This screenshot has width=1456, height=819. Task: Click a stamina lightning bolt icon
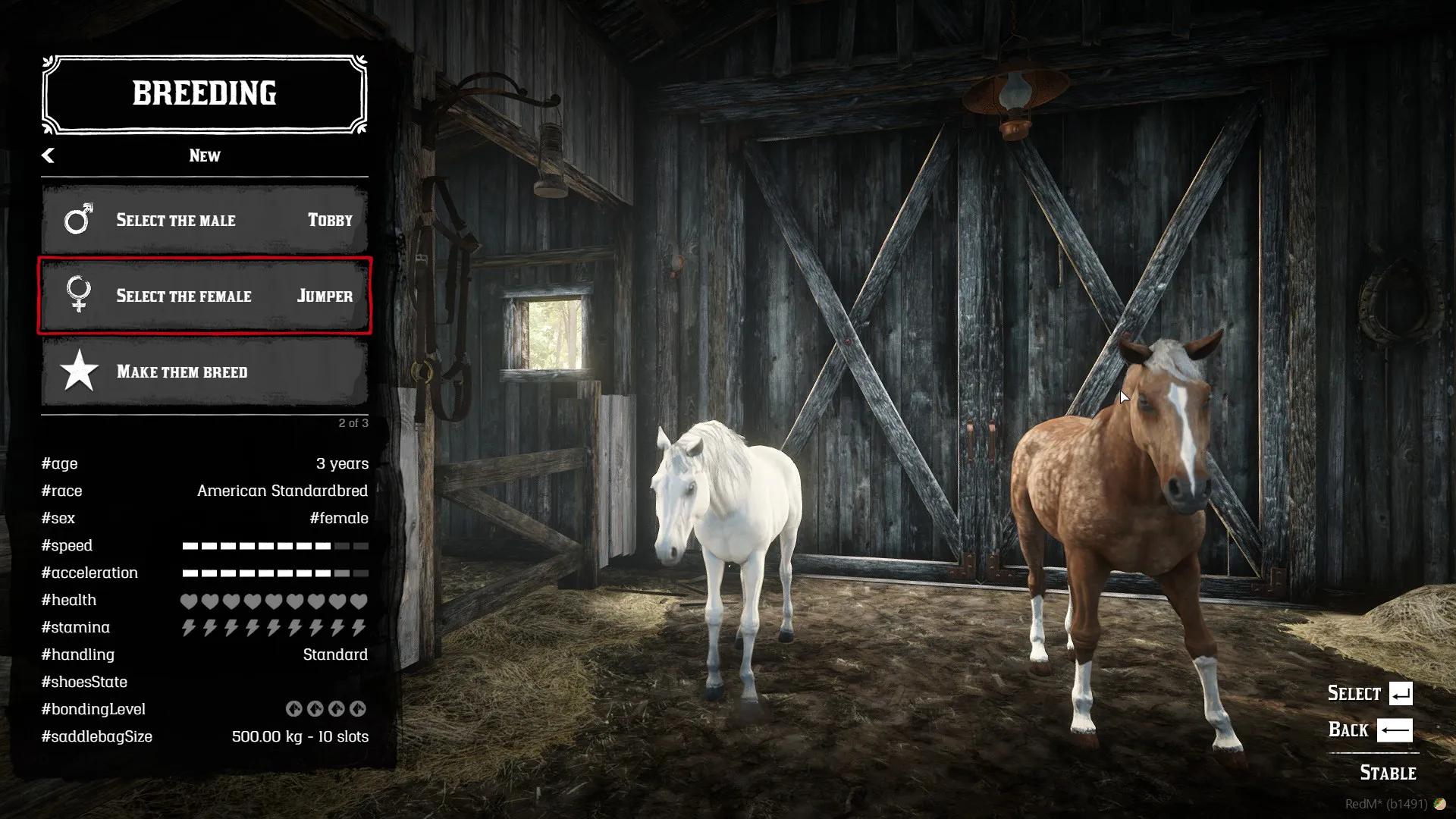coord(188,627)
